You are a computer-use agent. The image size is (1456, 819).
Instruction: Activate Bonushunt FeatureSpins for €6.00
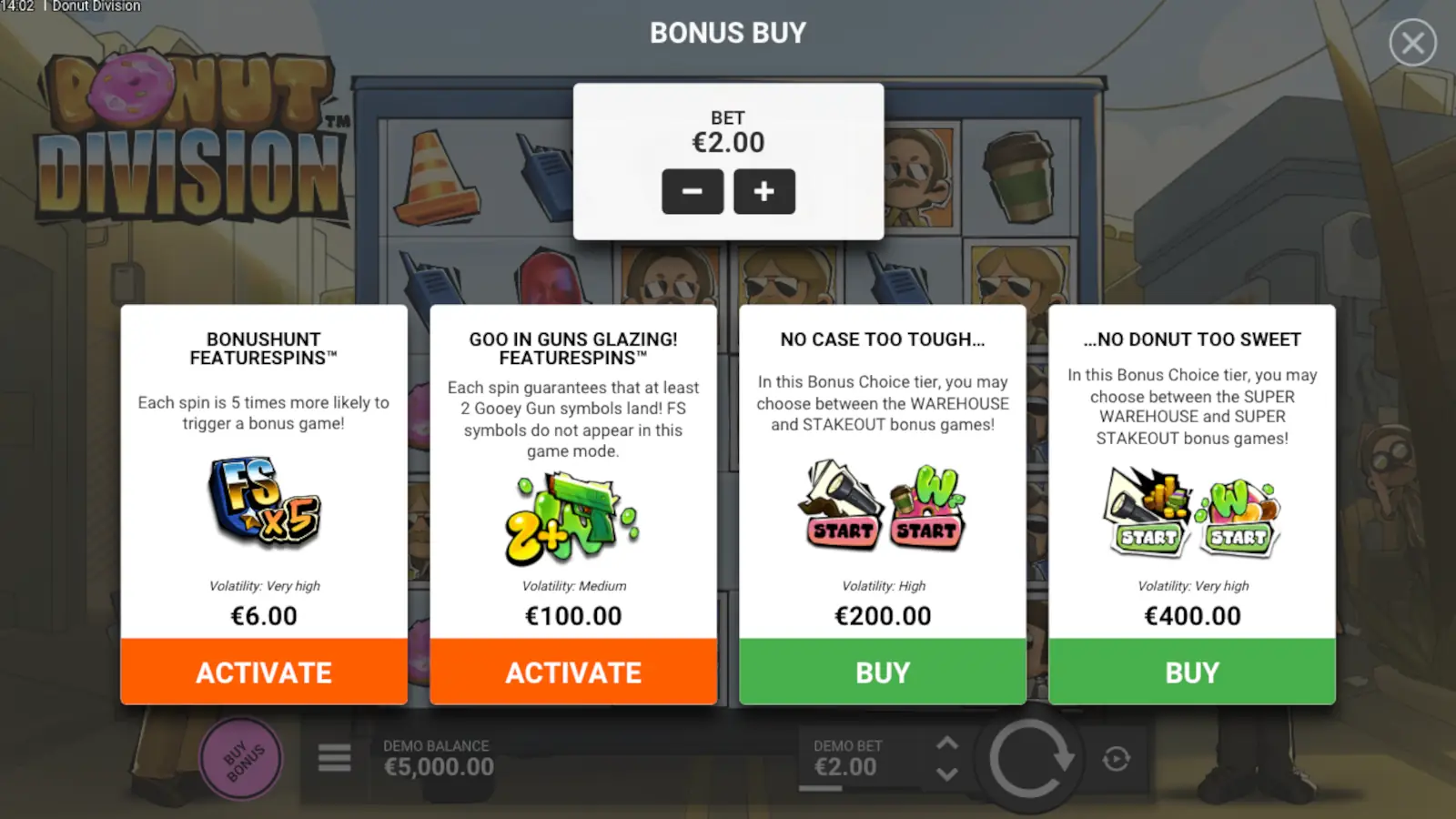[x=263, y=672]
